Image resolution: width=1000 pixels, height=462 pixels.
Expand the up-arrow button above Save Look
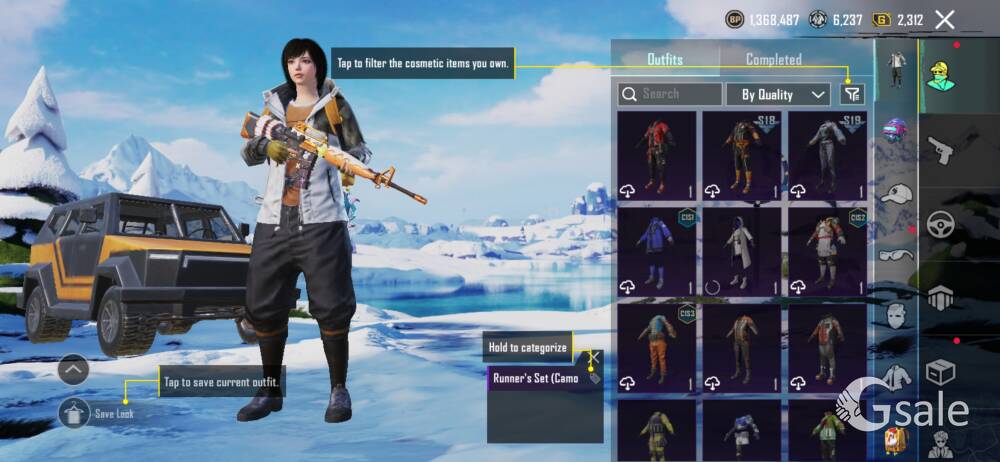tap(75, 370)
